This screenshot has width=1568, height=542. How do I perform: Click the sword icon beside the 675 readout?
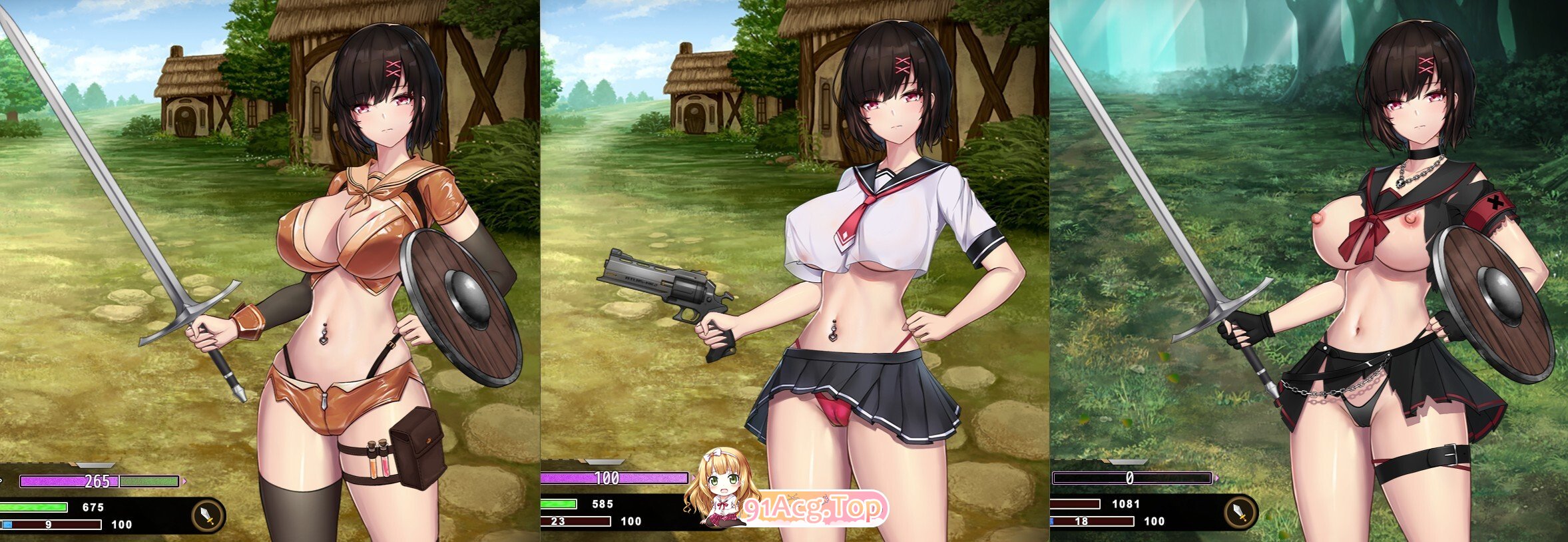click(208, 515)
